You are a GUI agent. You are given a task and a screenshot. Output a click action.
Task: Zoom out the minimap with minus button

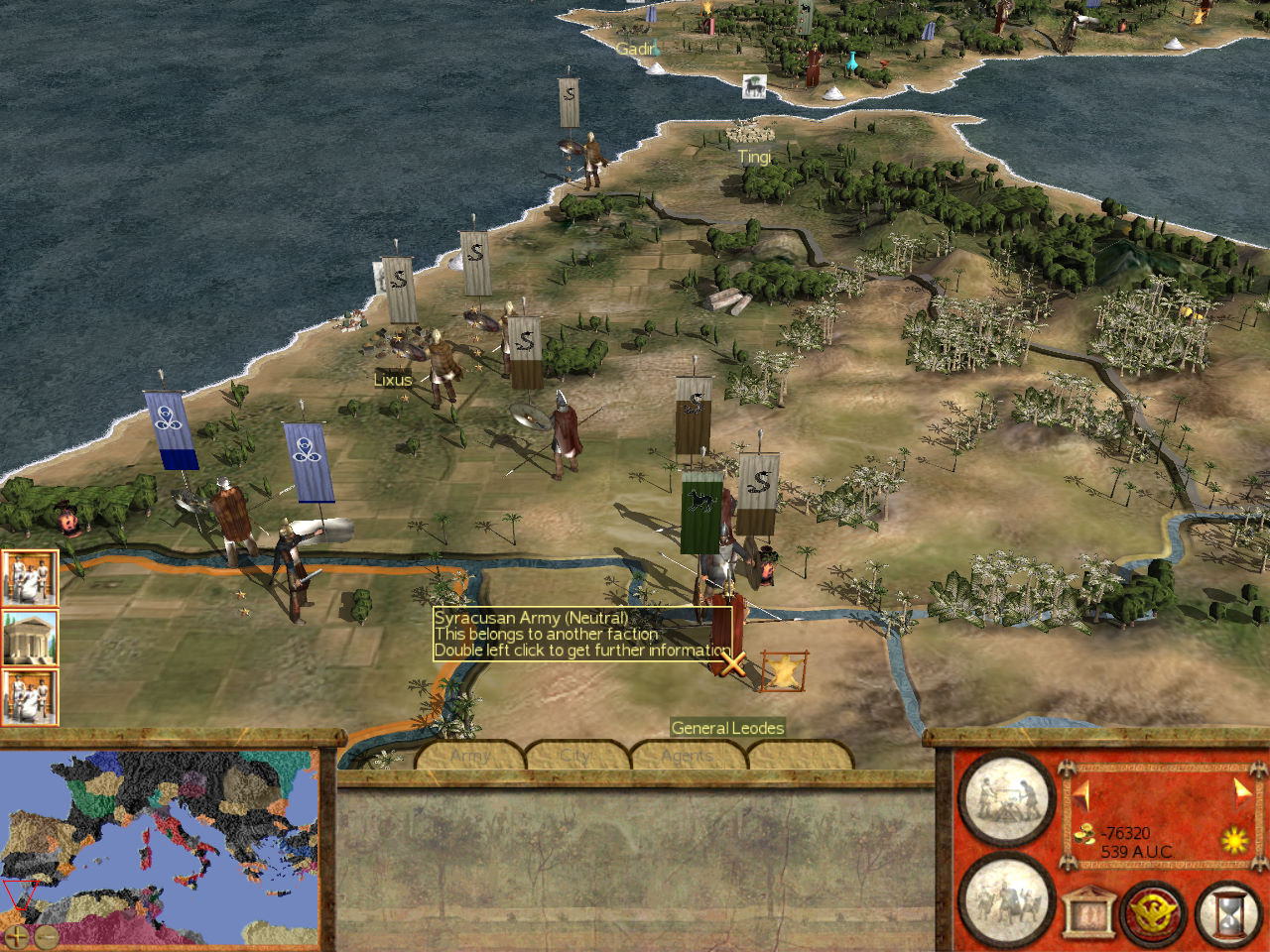tap(46, 935)
